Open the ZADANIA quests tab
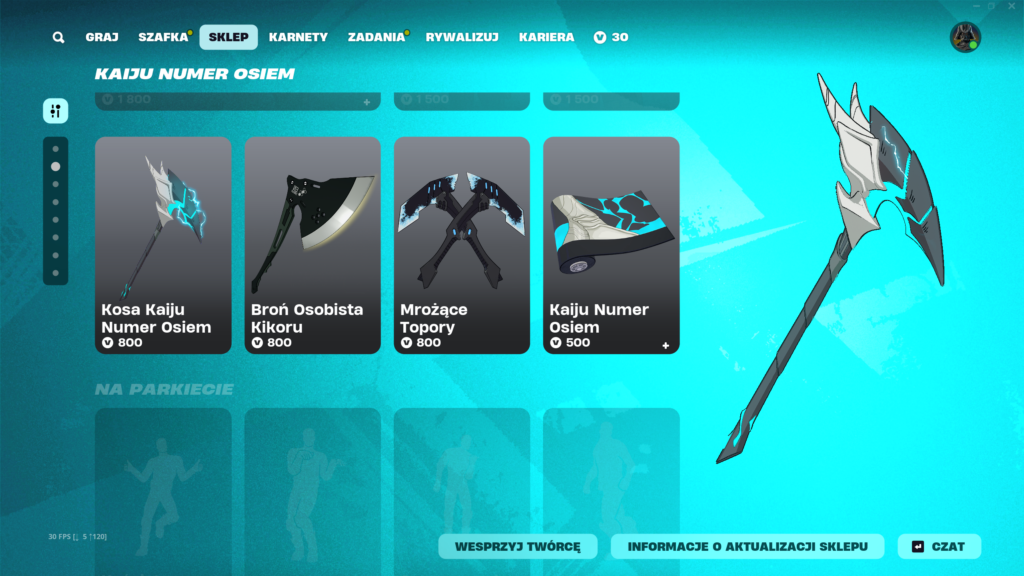 [x=376, y=38]
